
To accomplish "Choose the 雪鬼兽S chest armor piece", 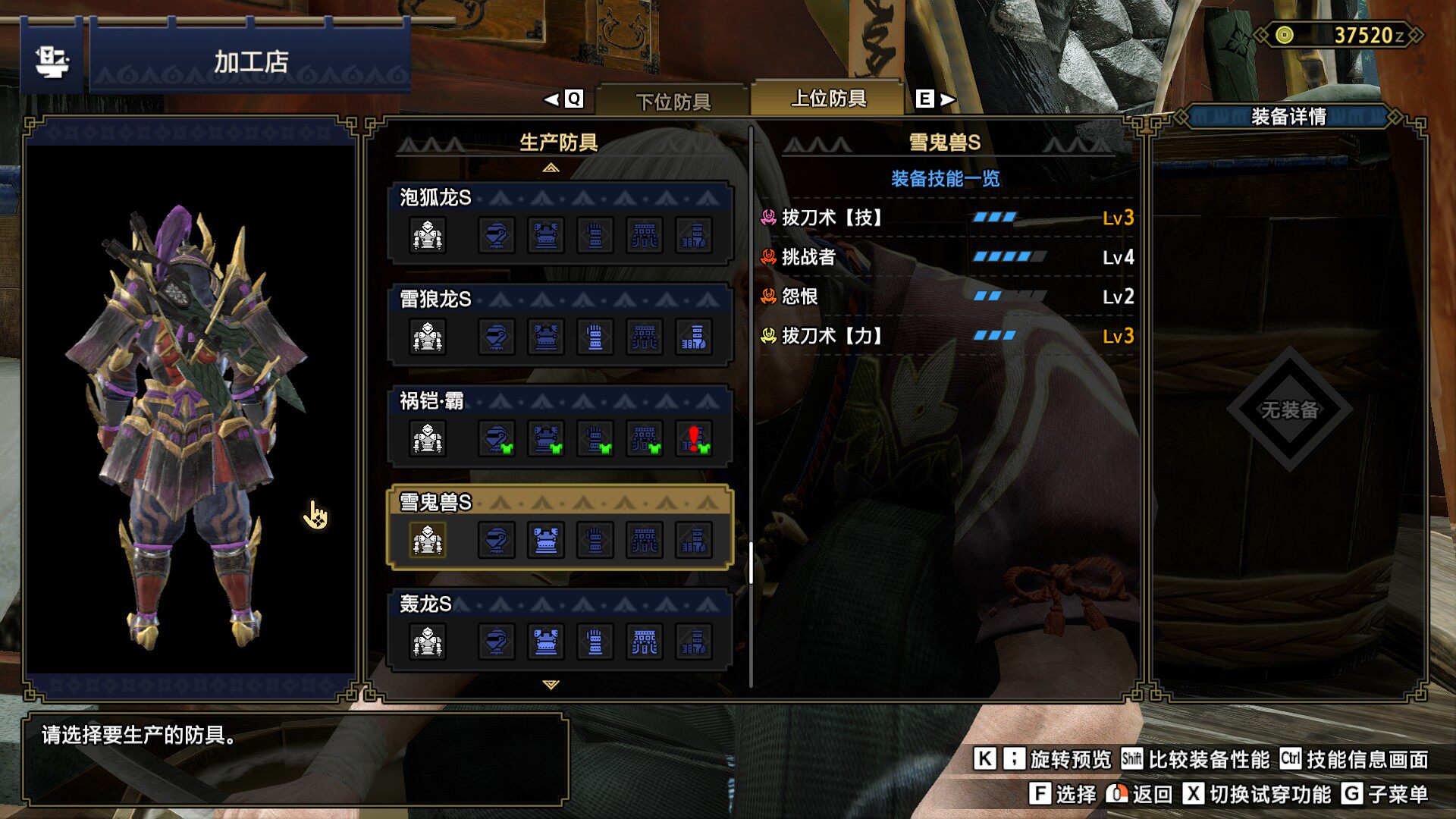I will click(x=546, y=541).
